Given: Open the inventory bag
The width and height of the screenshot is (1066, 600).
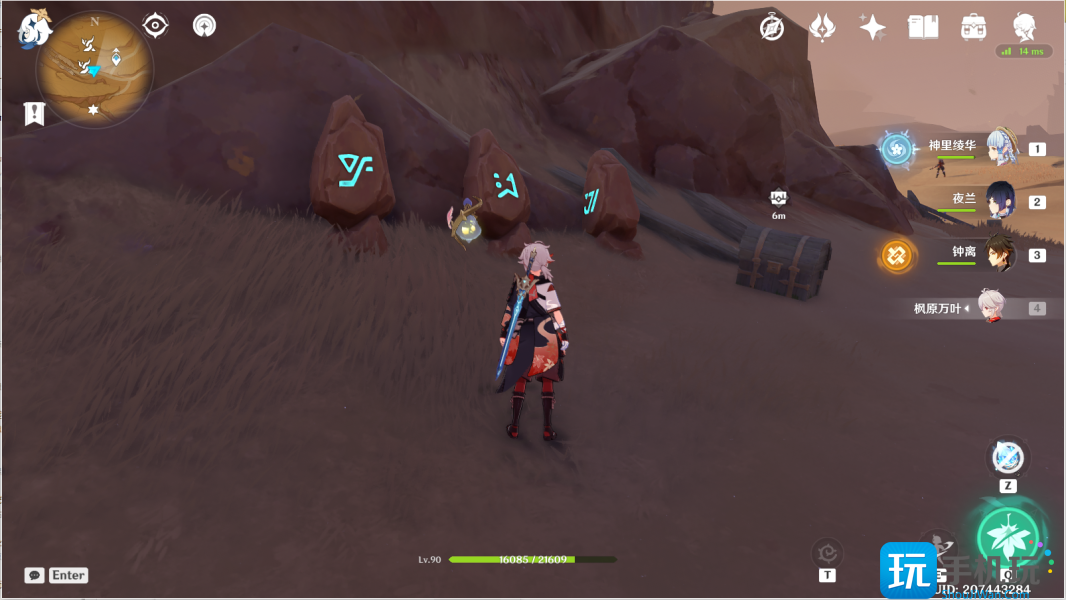Looking at the screenshot, I should point(972,28).
